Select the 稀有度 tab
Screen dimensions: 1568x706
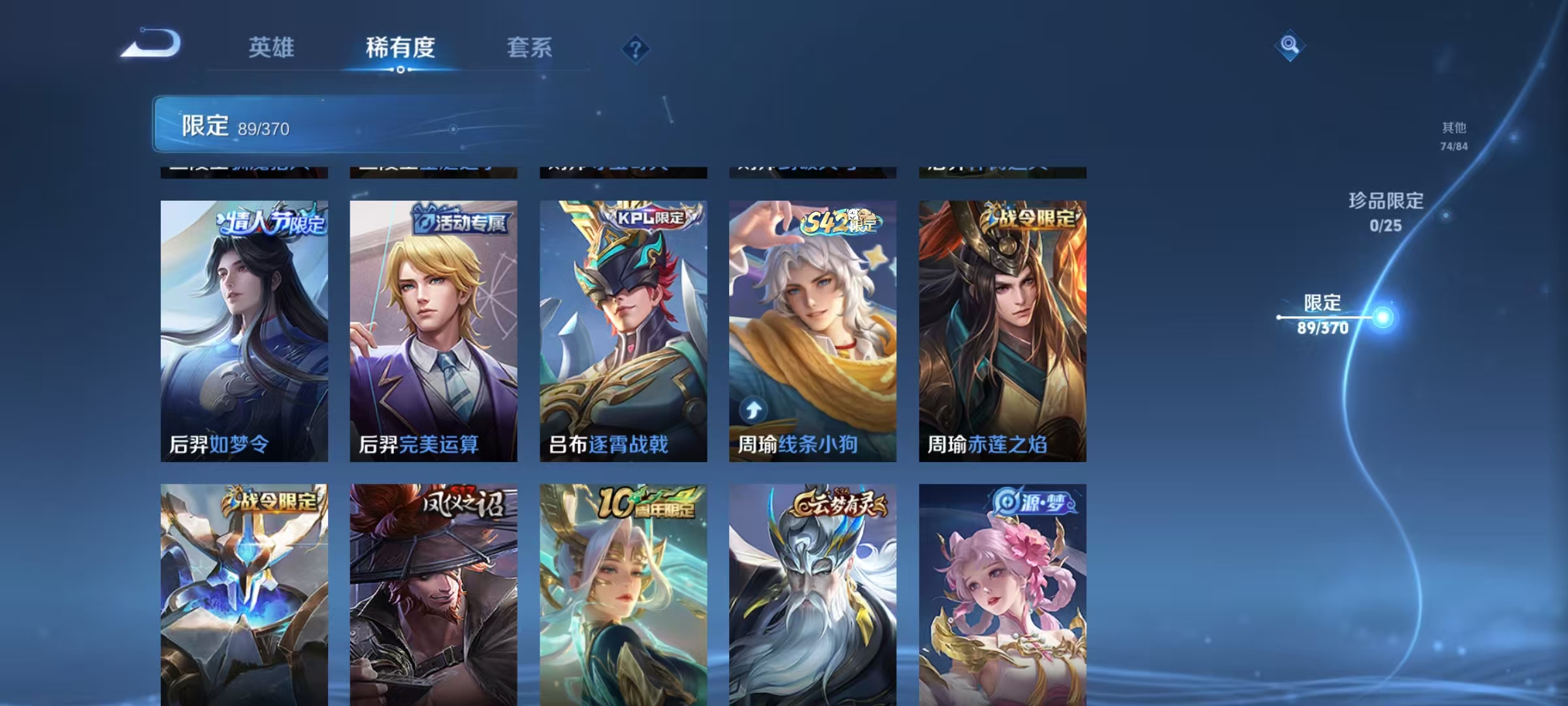[x=400, y=47]
